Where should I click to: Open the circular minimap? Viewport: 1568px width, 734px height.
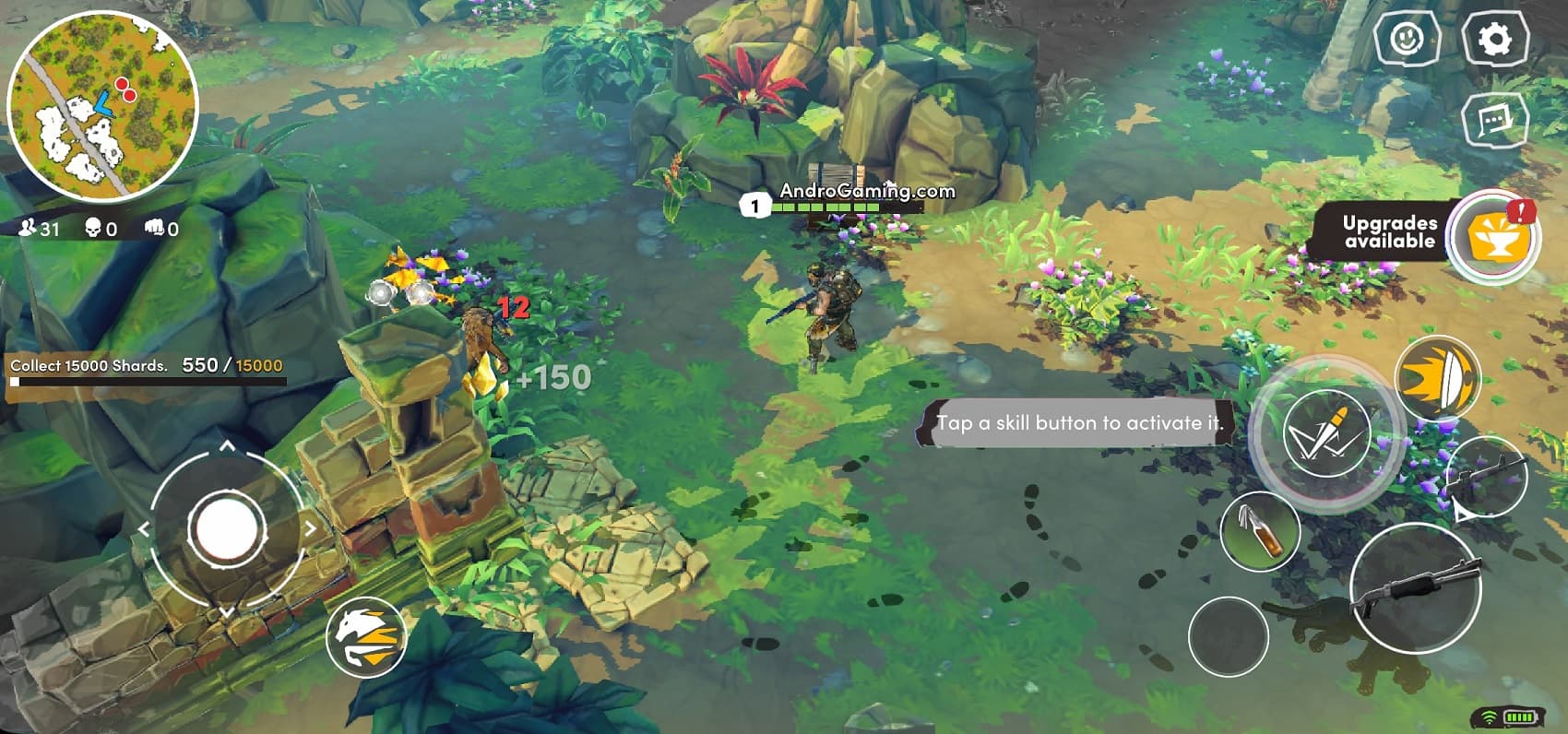pos(102,106)
